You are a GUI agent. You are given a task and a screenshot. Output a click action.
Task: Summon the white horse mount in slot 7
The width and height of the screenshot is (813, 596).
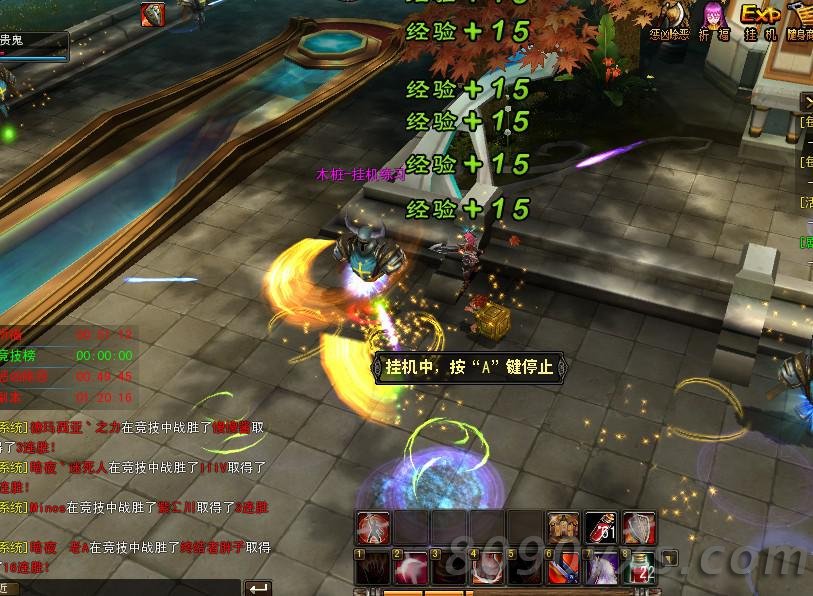(x=601, y=566)
